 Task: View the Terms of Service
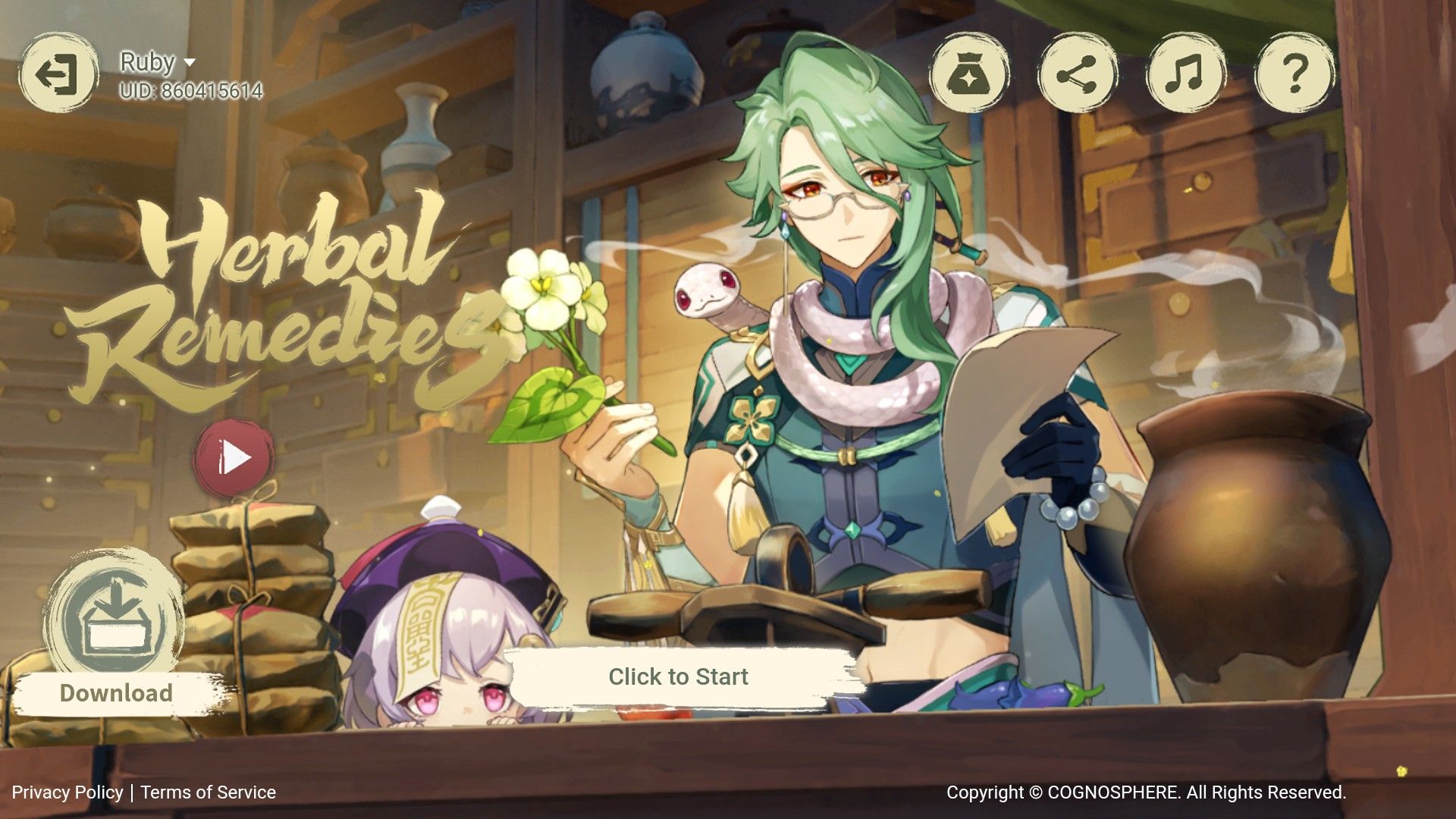coord(207,793)
